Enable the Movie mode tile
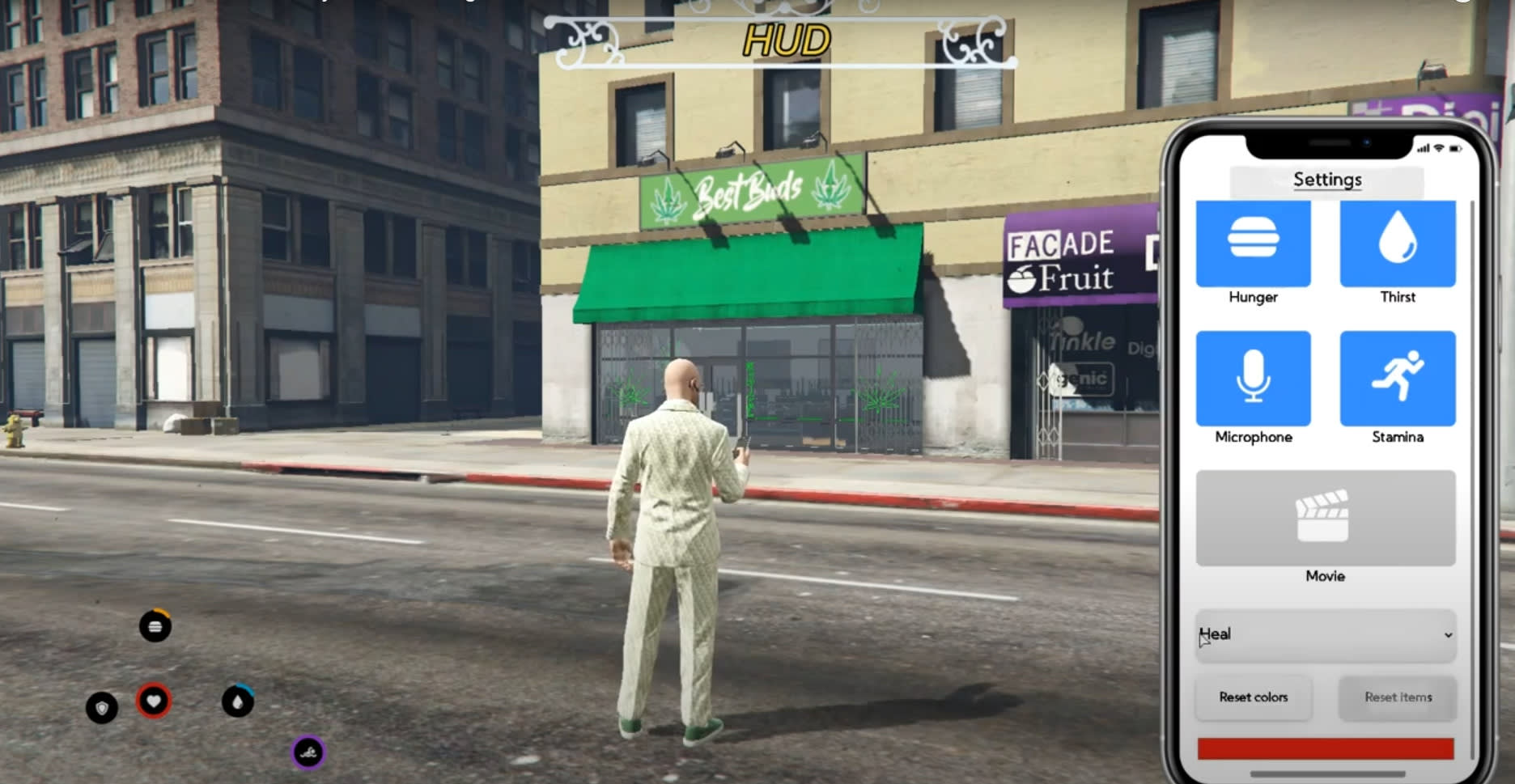 click(x=1325, y=518)
